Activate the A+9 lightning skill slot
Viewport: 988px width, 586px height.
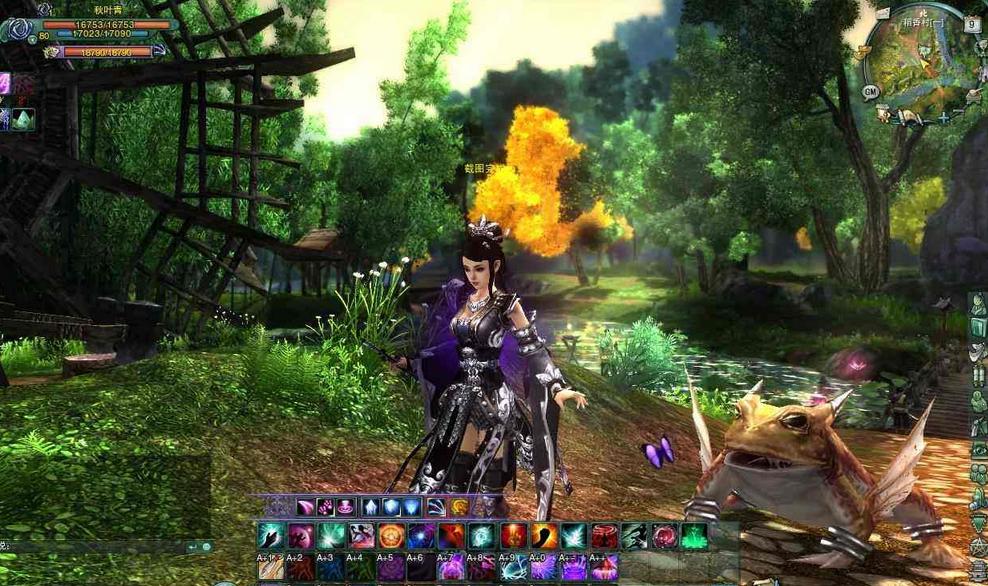pos(513,569)
